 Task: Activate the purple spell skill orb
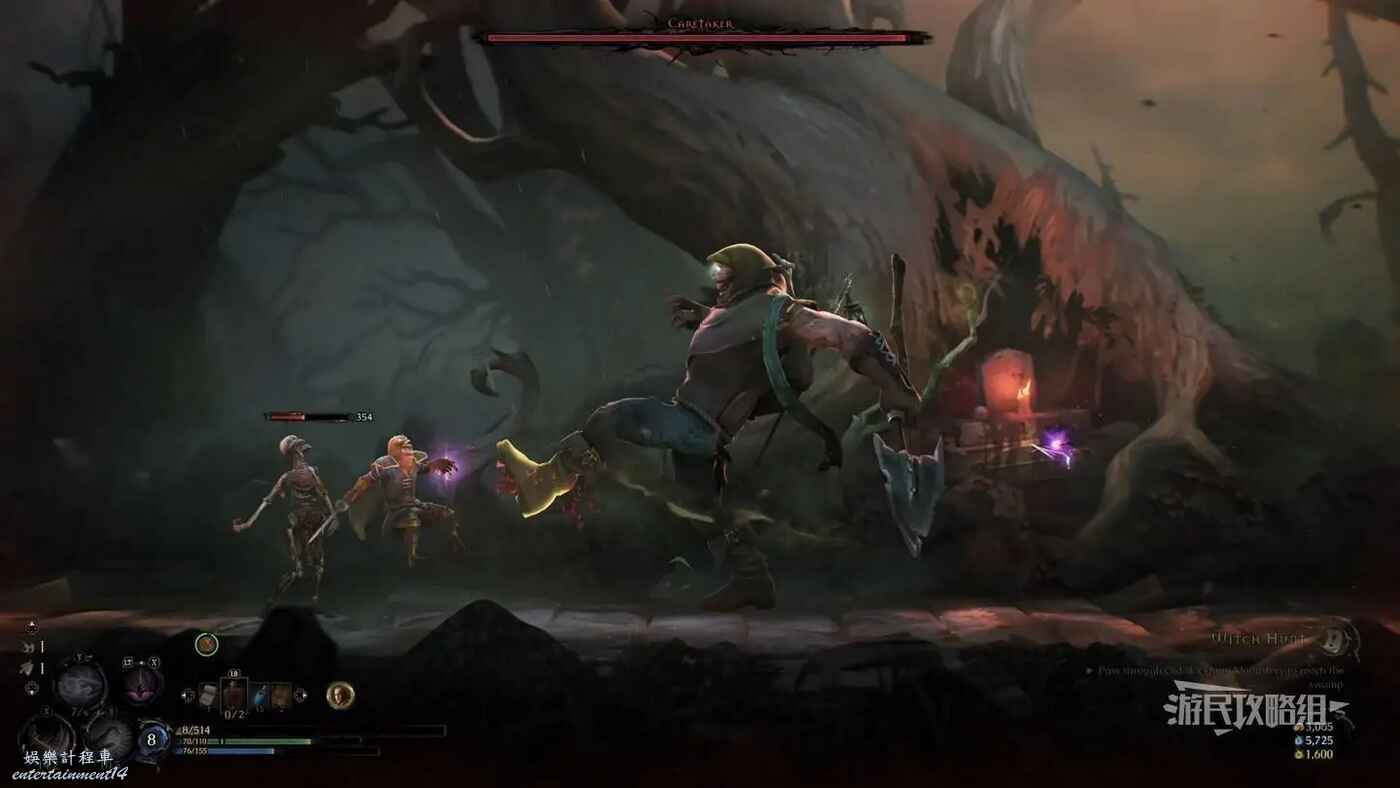pyautogui.click(x=142, y=685)
